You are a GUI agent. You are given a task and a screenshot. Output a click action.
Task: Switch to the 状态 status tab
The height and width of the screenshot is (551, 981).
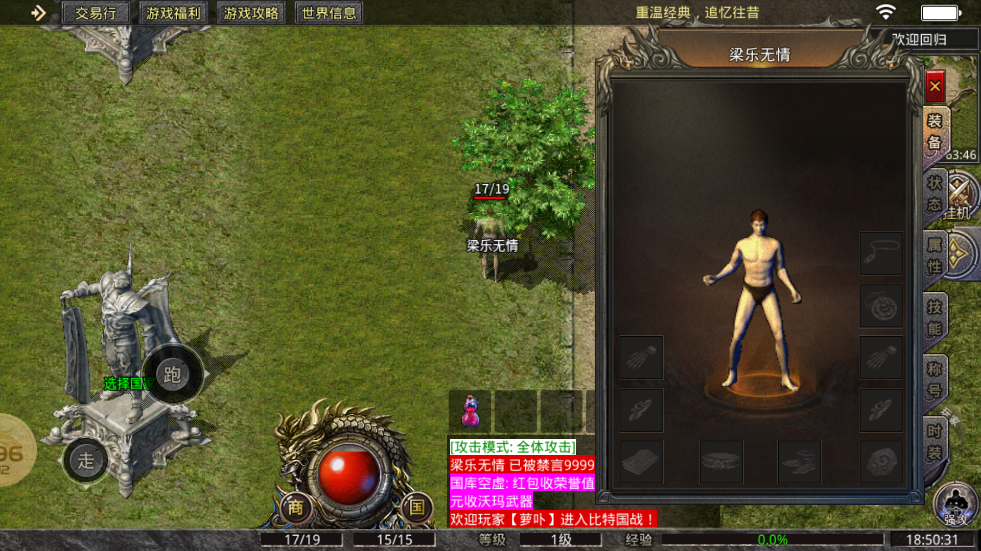tap(935, 193)
